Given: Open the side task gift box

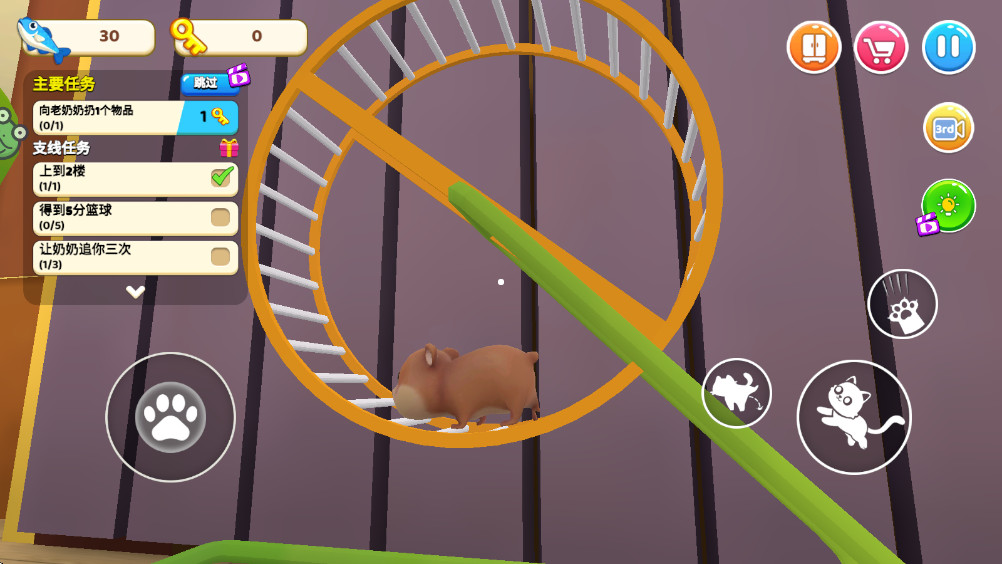Looking at the screenshot, I should [229, 148].
